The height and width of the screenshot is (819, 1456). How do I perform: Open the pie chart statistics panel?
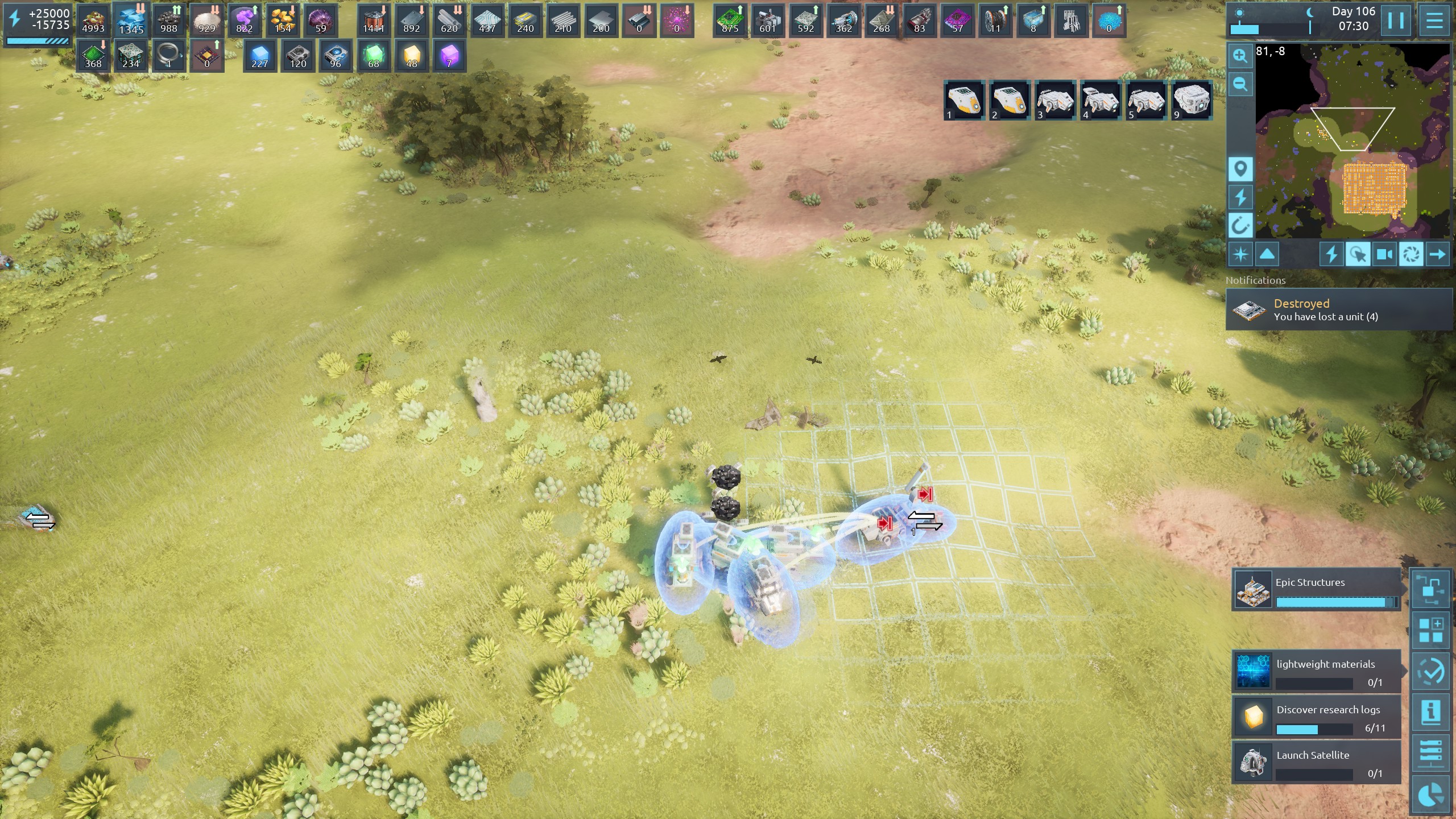pyautogui.click(x=1431, y=795)
